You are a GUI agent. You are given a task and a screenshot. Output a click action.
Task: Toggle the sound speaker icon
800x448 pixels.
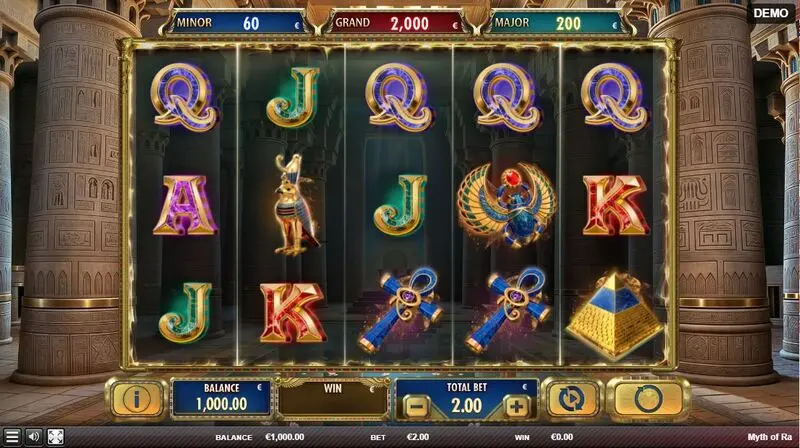coord(33,437)
